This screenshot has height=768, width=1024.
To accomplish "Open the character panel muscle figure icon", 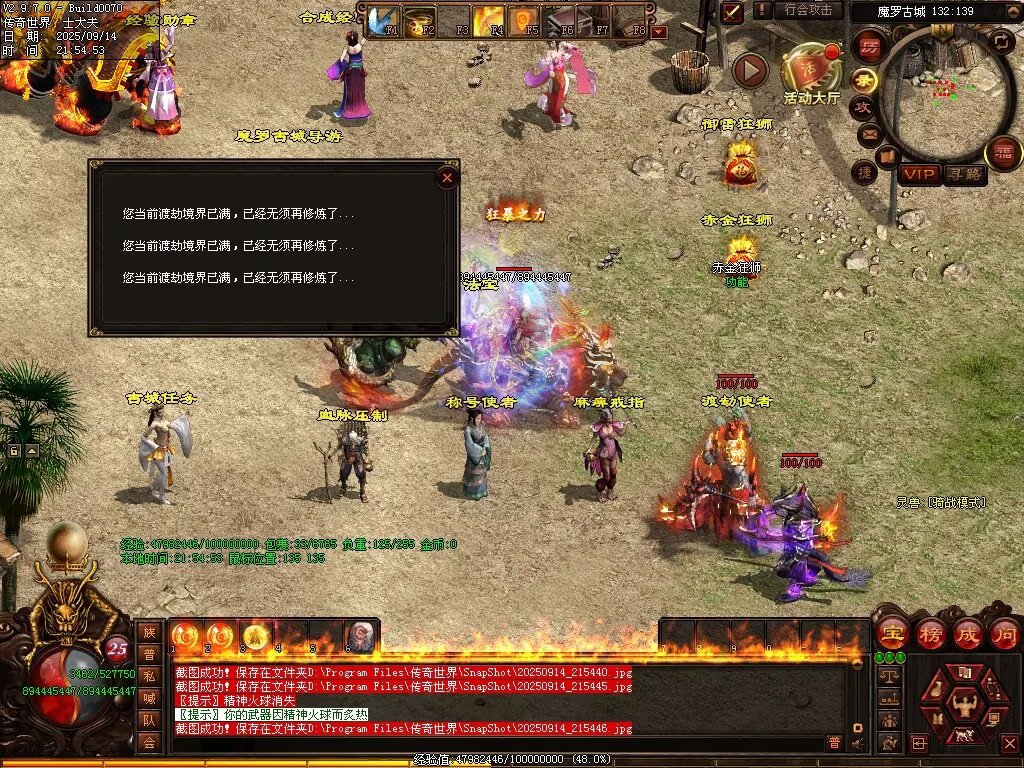I will coord(964,706).
